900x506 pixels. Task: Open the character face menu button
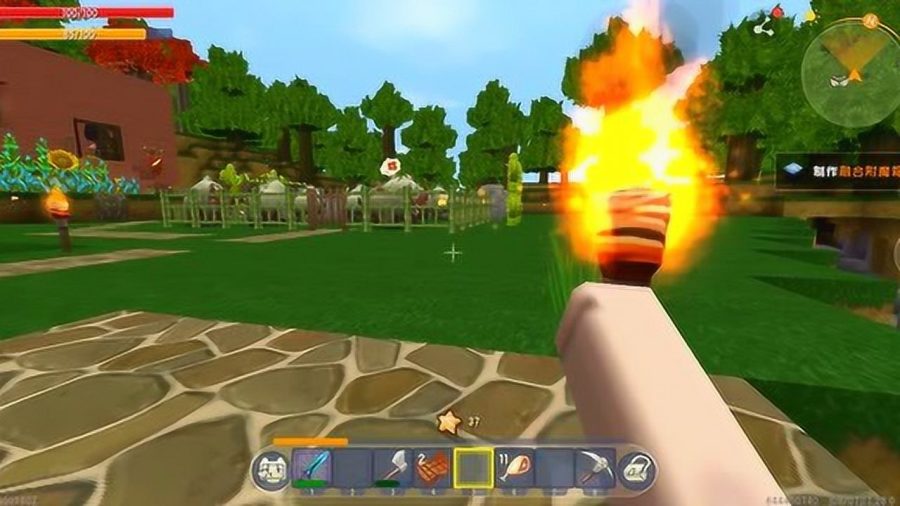coord(269,469)
